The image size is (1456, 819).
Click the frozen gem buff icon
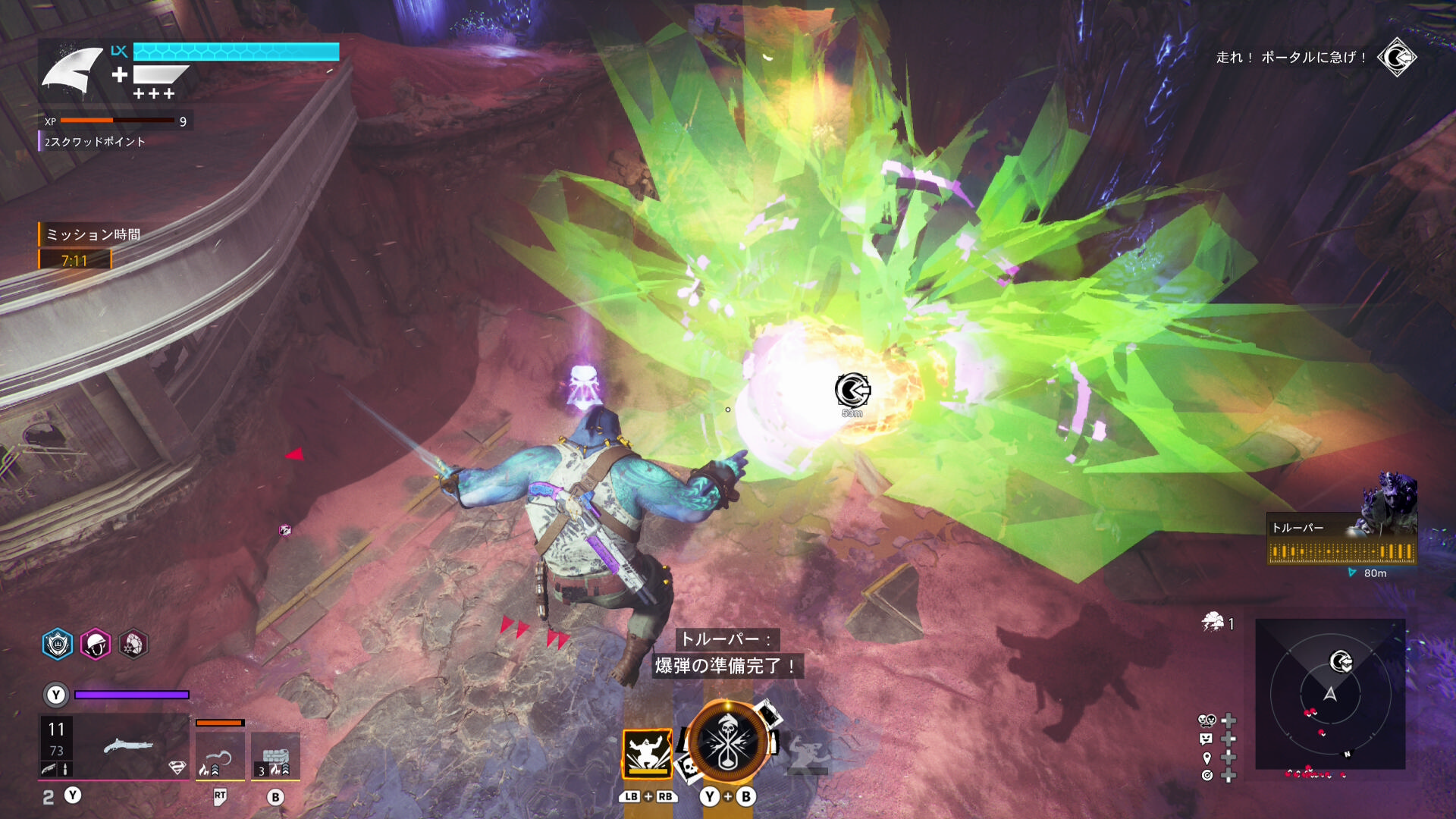coord(133,645)
